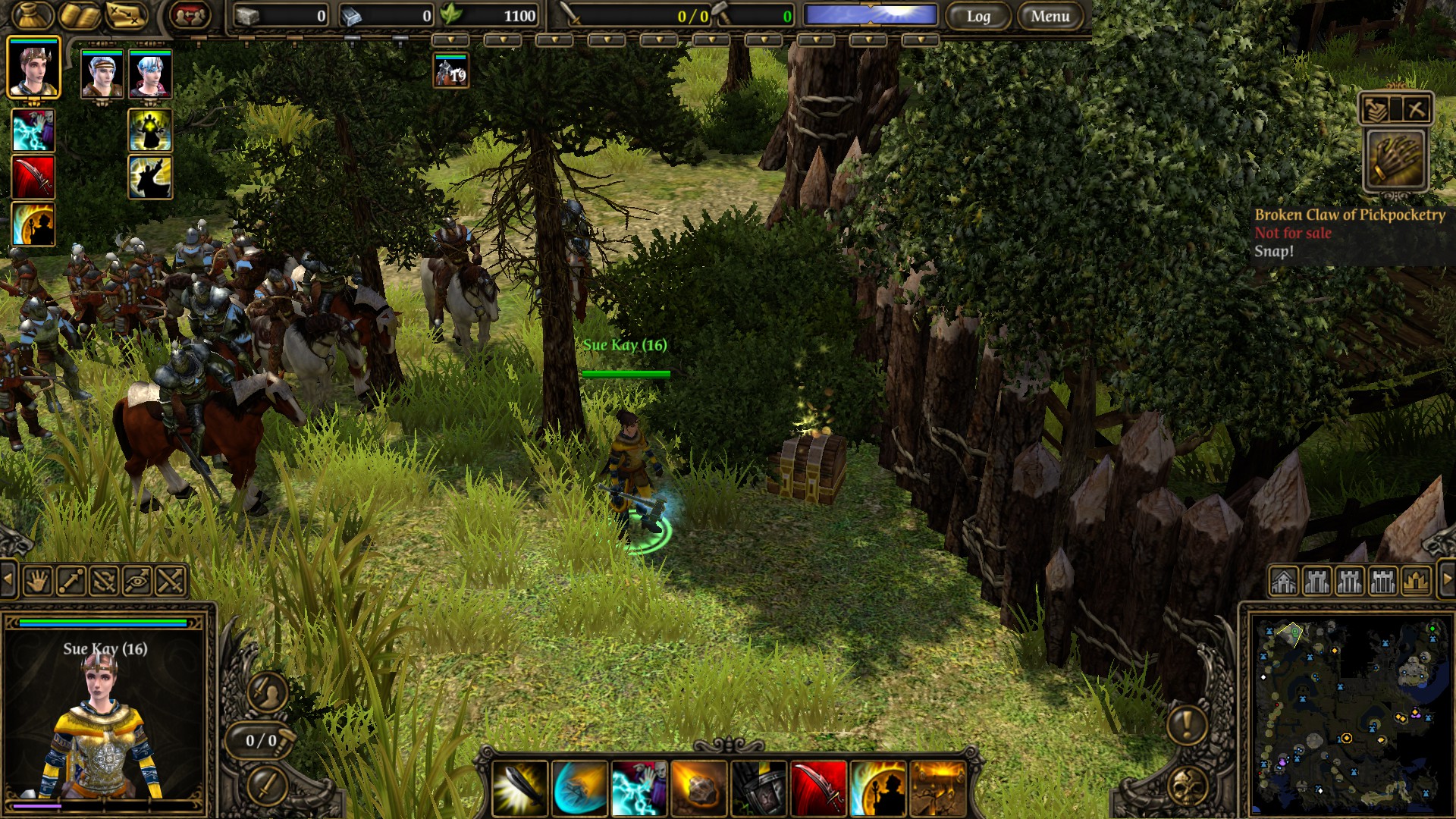Open the treasure map scroll icon
This screenshot has width=1456, height=819.
[126, 15]
